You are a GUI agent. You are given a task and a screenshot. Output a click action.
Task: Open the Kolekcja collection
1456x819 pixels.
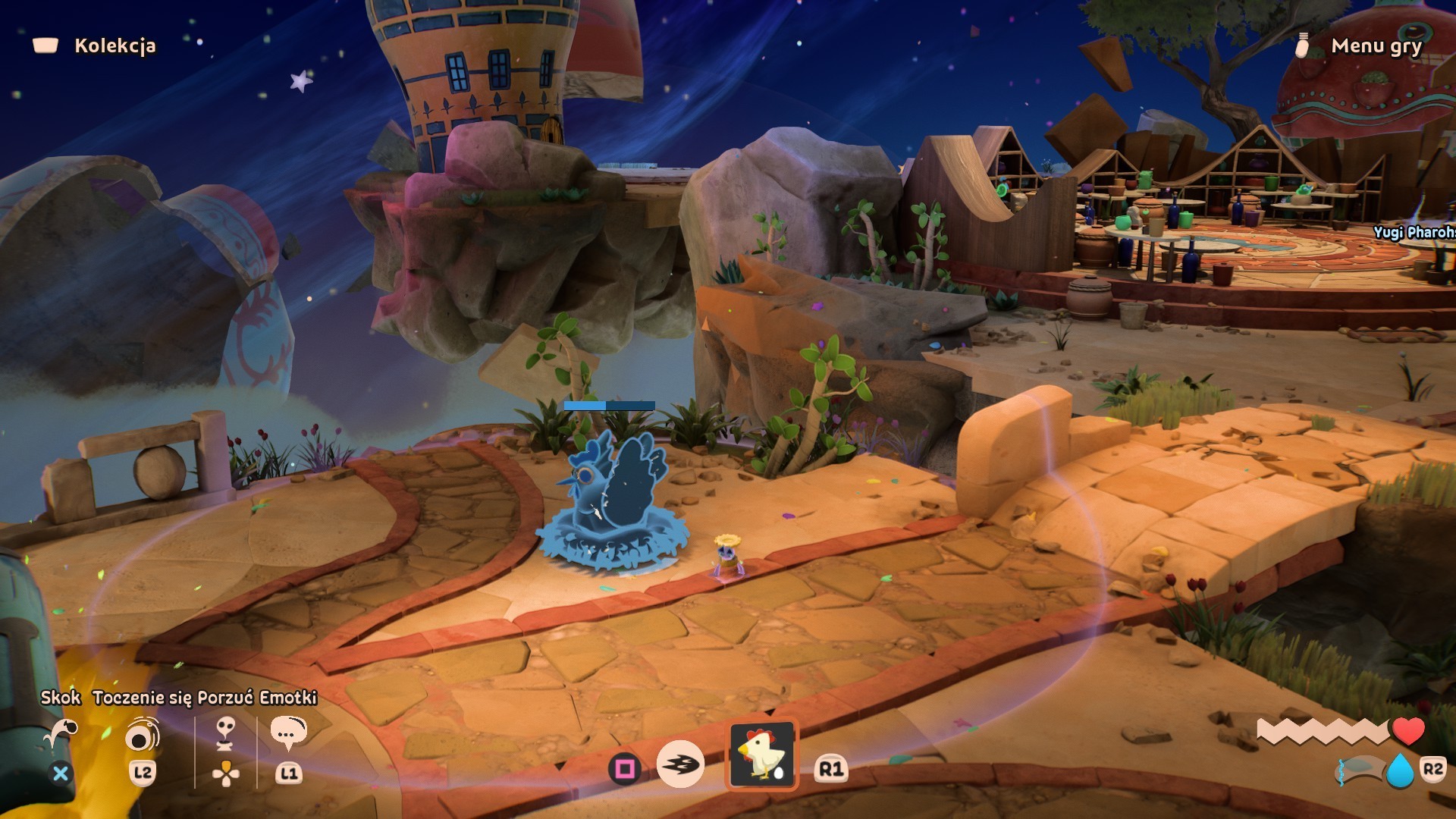coord(114,45)
